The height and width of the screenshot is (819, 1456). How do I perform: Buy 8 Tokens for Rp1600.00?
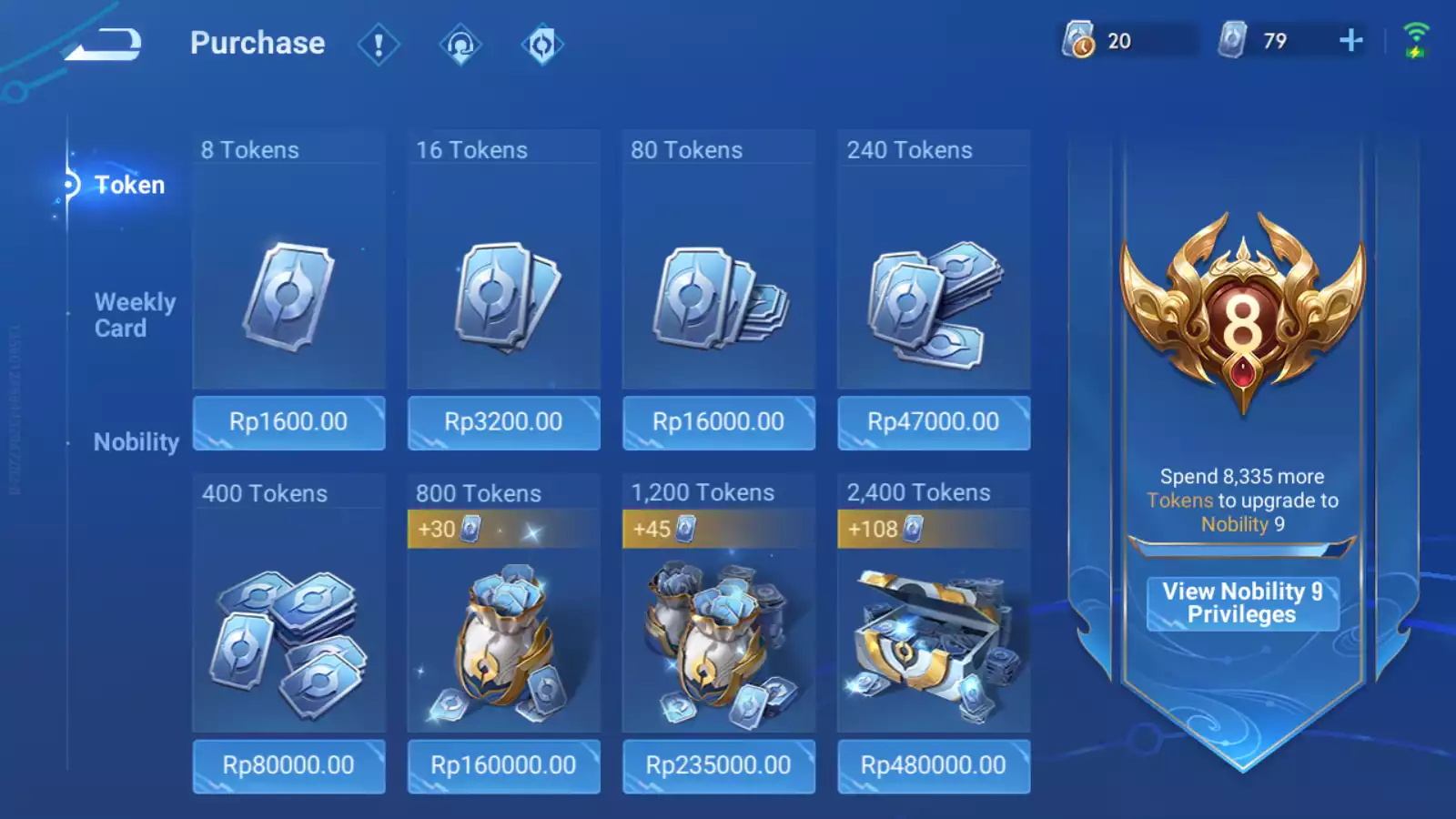[288, 422]
